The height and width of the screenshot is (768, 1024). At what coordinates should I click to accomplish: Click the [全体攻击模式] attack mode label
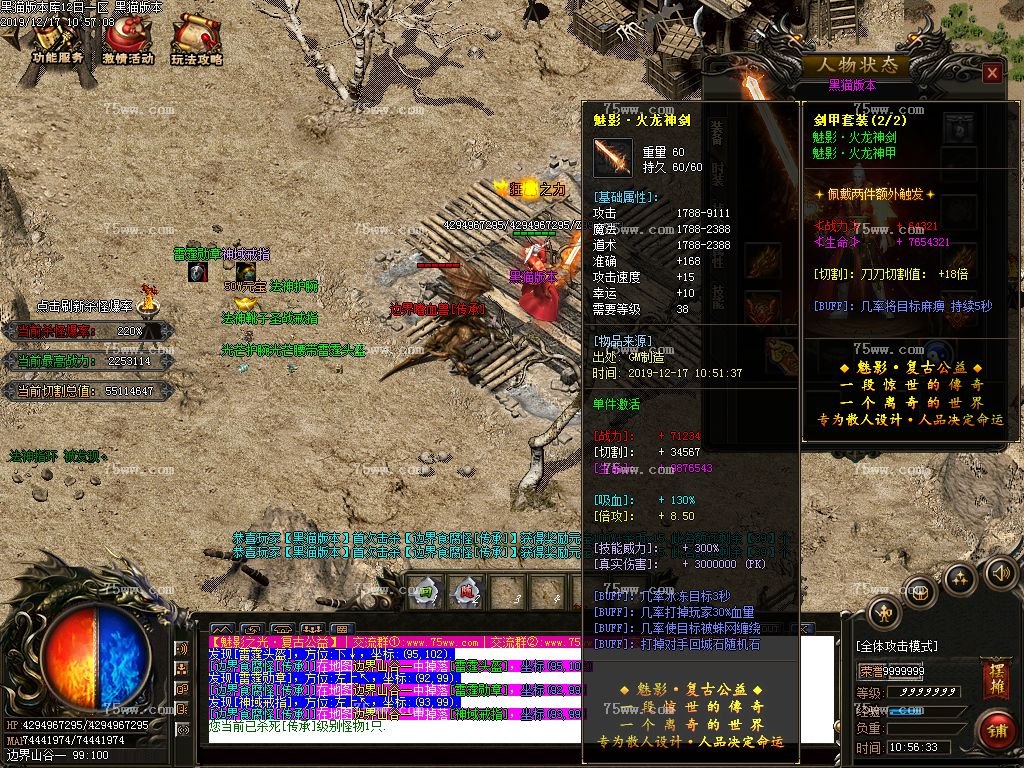[x=896, y=646]
